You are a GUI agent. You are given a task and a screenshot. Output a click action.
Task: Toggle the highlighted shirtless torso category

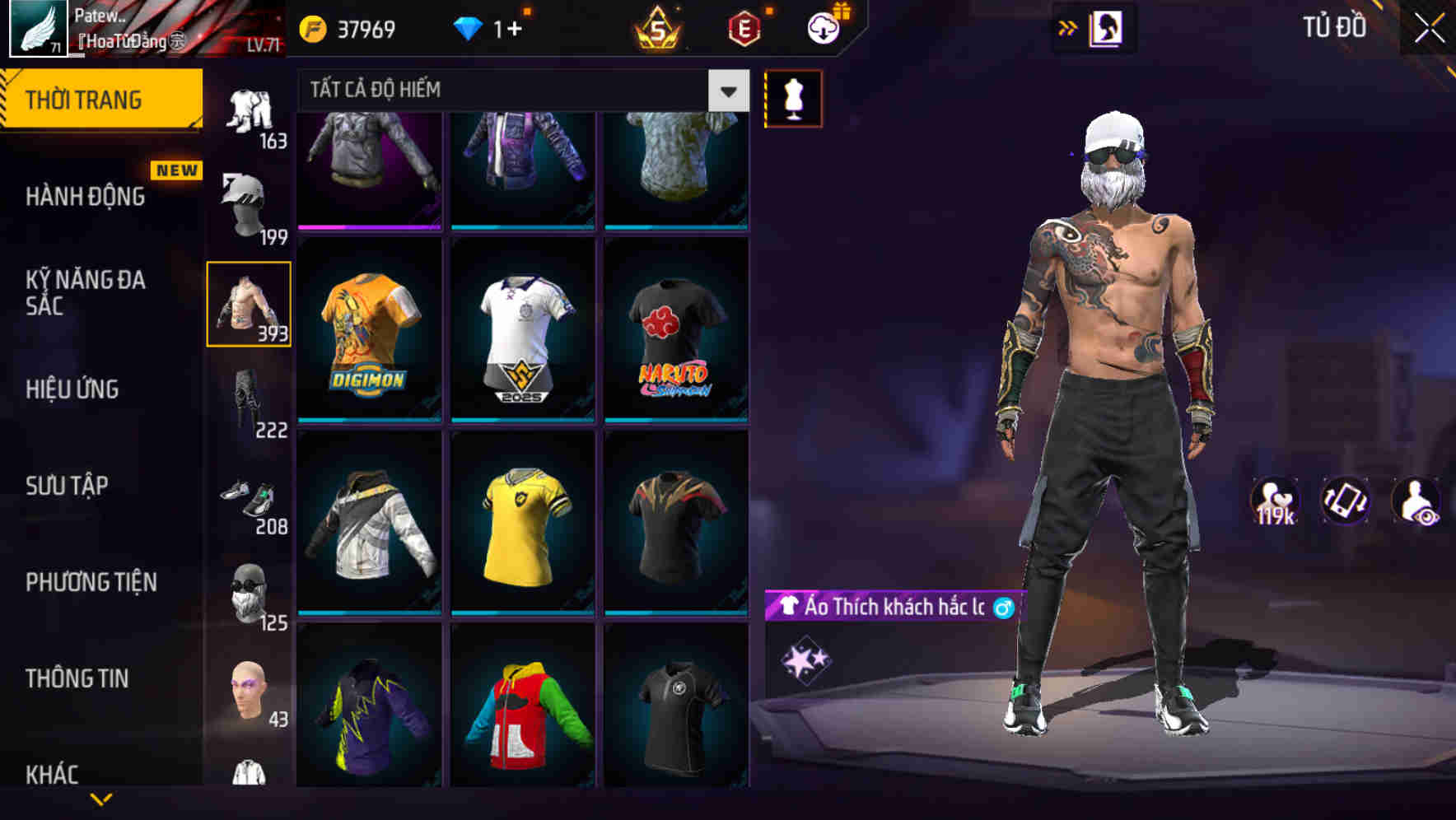point(250,305)
